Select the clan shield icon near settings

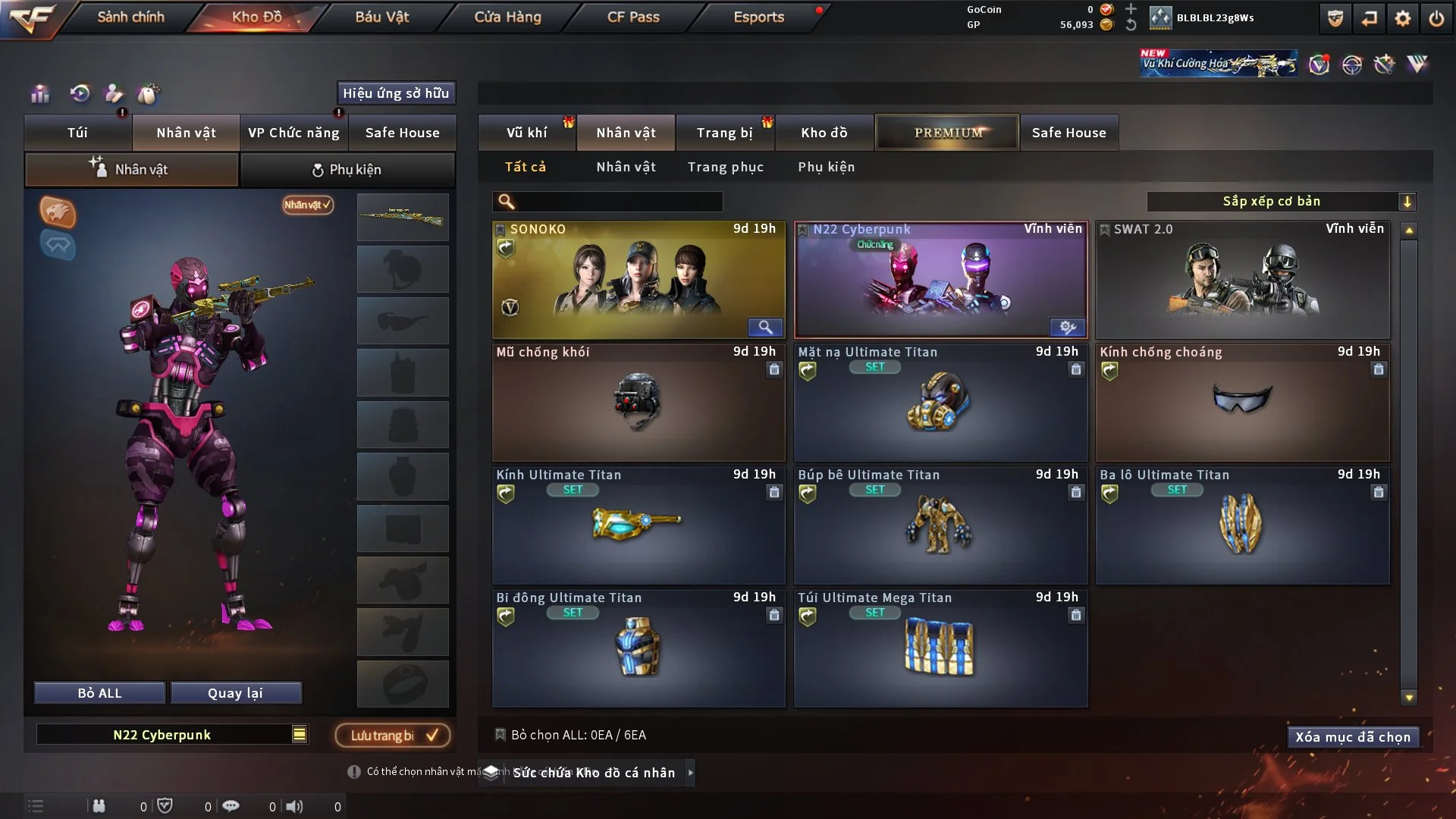tap(1334, 17)
